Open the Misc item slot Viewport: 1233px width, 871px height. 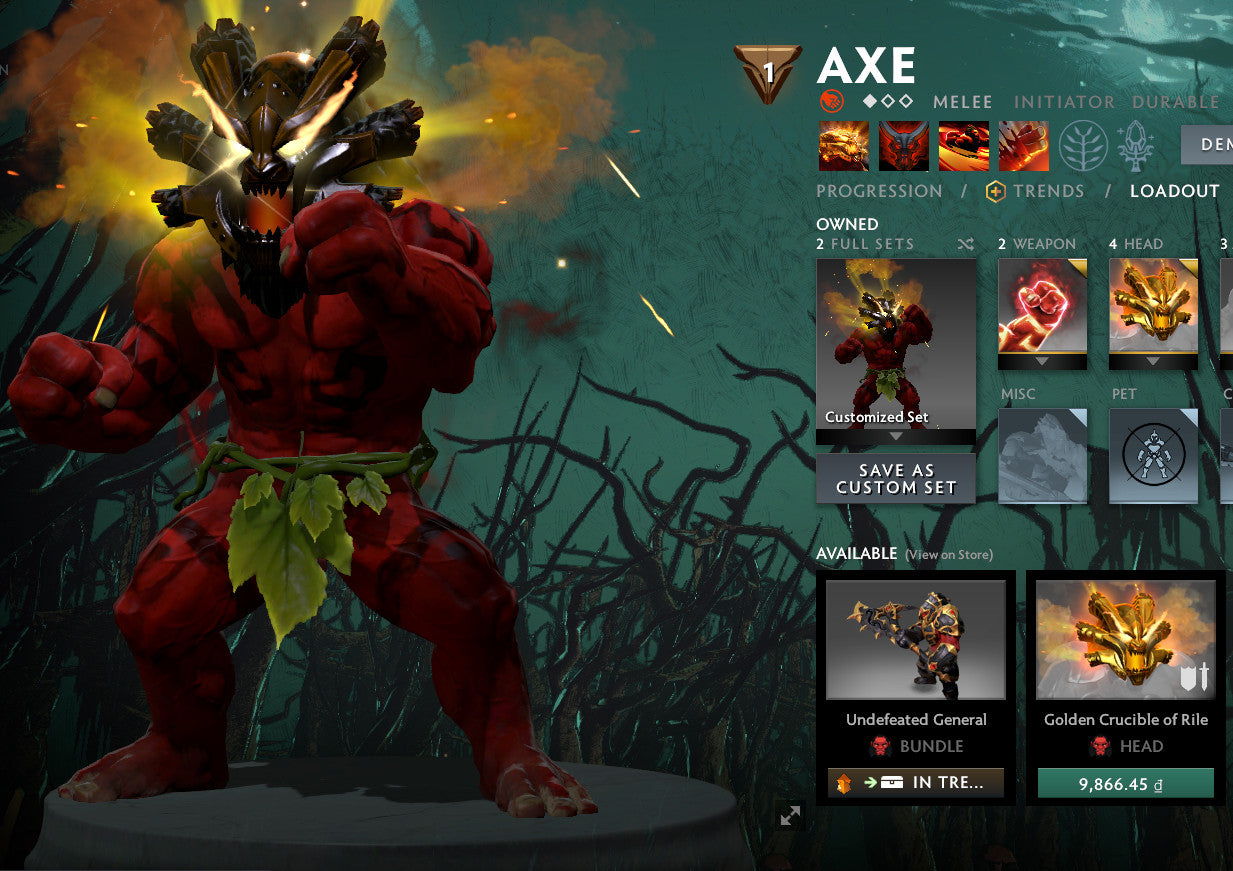[1042, 455]
